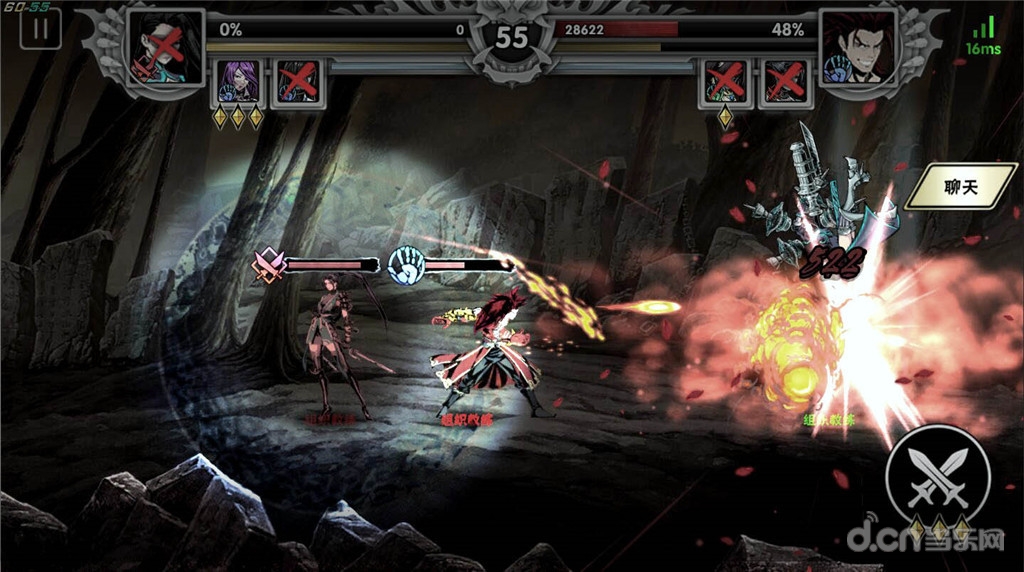1024x572 pixels.
Task: Click the red-haired opponent portrait
Action: (x=857, y=48)
